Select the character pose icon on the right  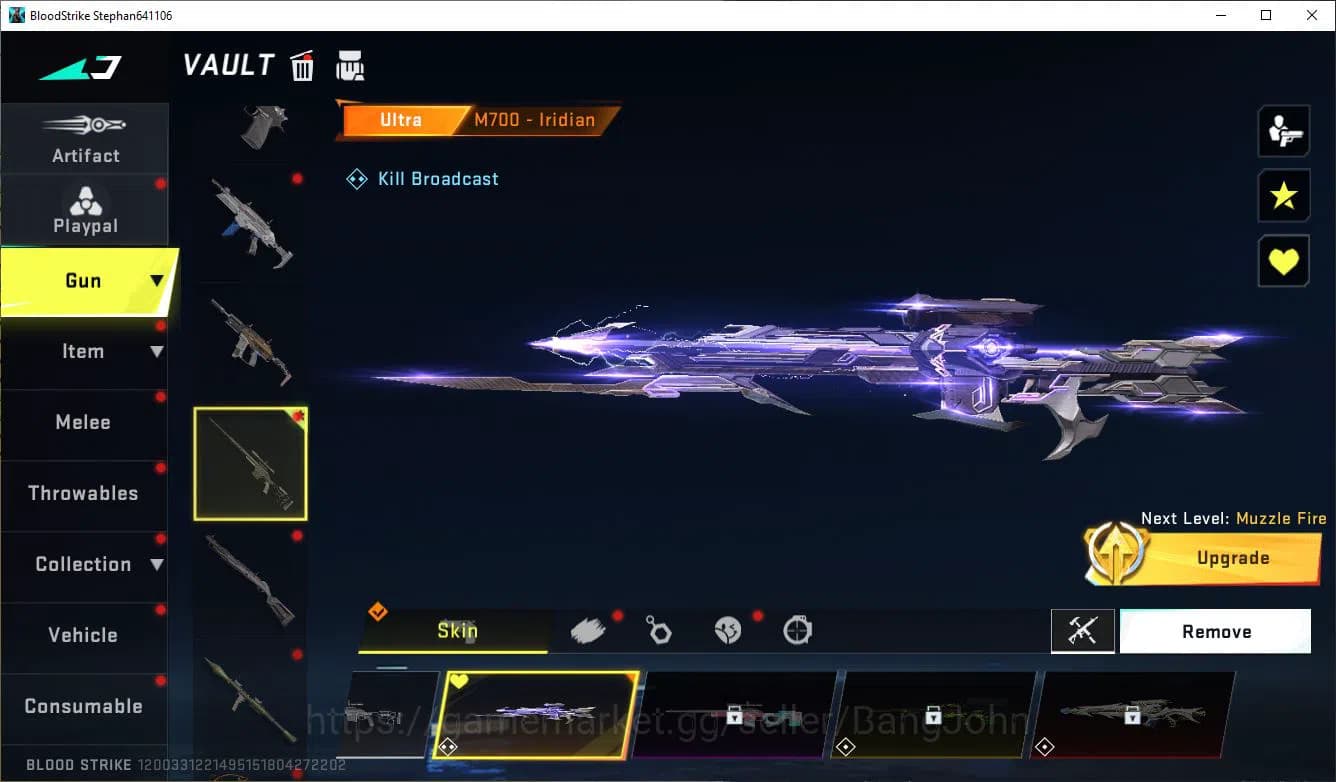[x=1283, y=131]
